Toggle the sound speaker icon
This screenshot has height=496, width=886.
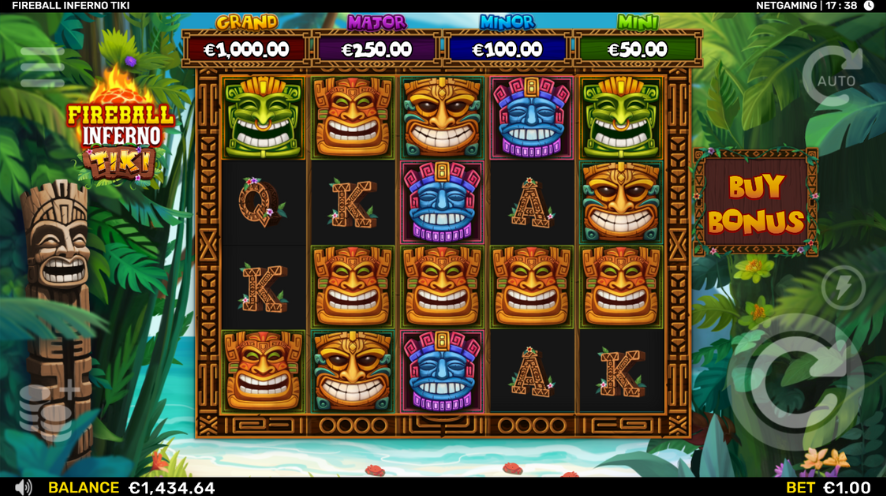pos(24,487)
